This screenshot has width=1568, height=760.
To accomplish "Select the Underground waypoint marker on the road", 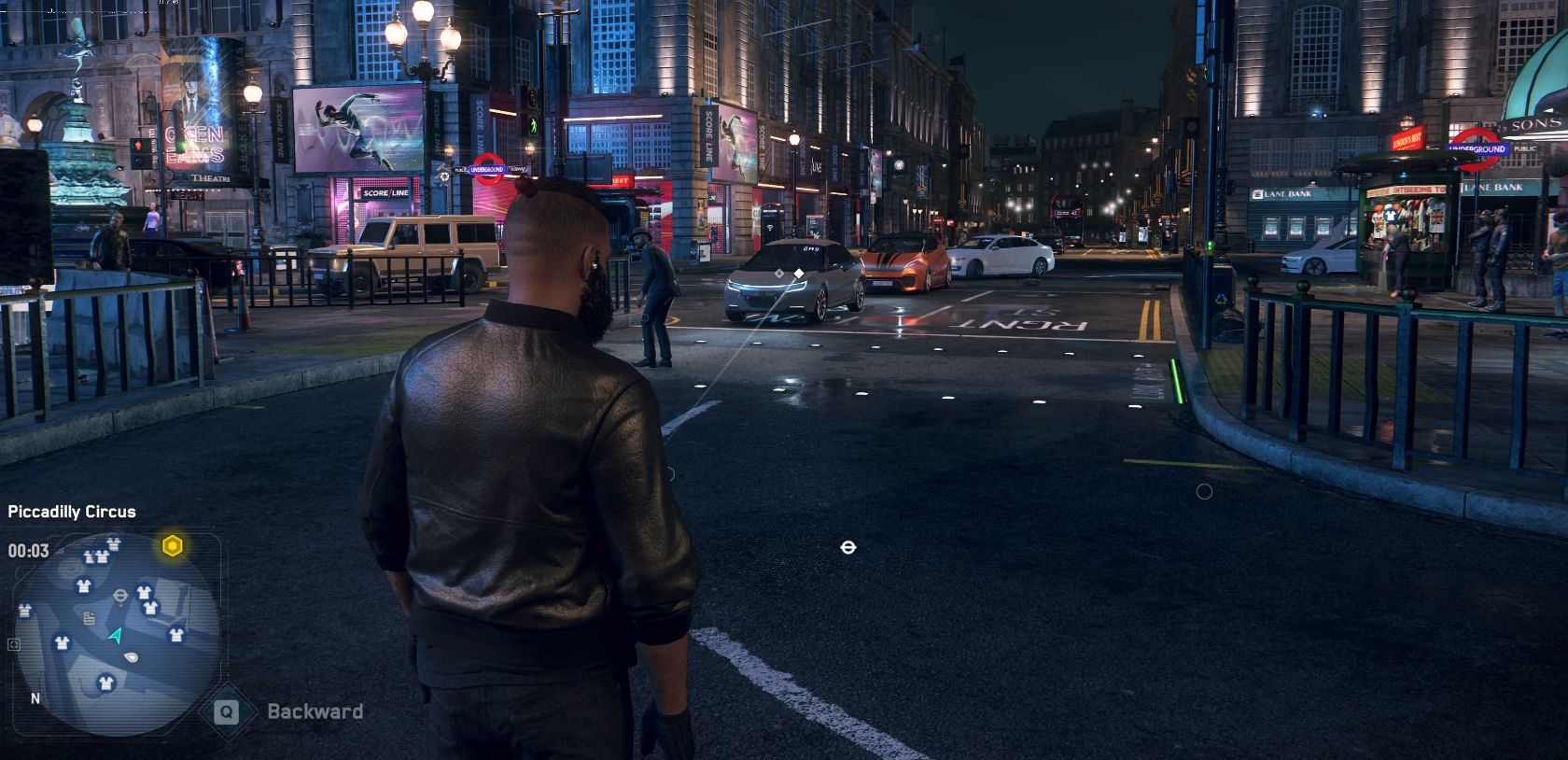I will pos(847,547).
